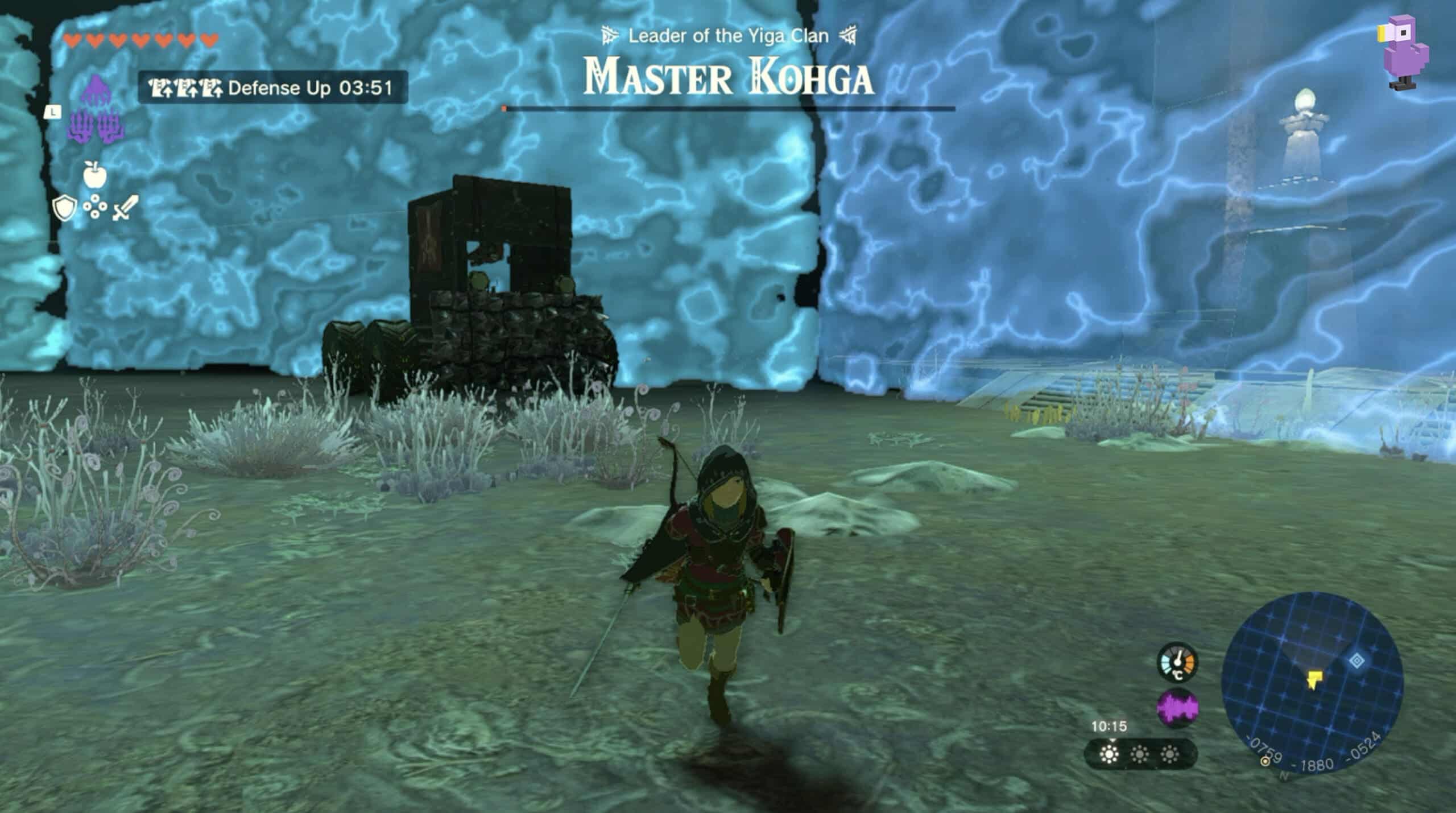This screenshot has width=1456, height=813.
Task: Click the yellow player arrow on the minimap
Action: (1315, 679)
